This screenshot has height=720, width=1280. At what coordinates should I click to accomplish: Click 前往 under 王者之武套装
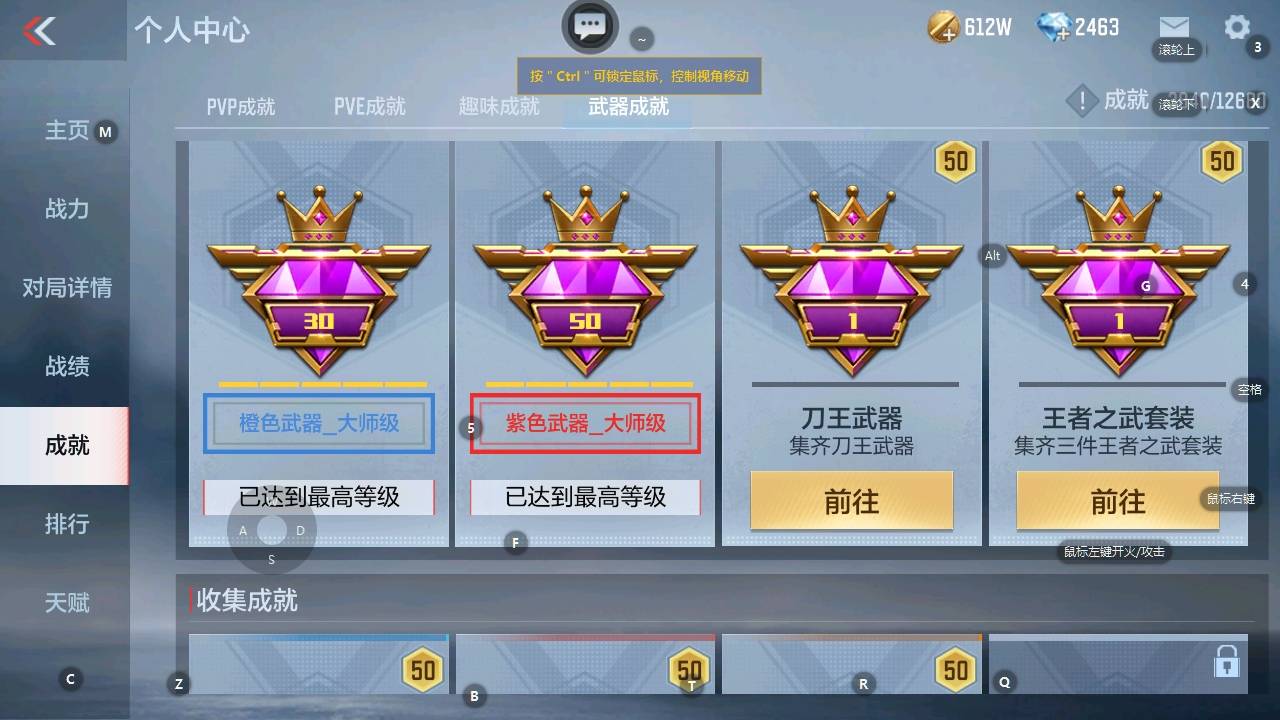point(1116,502)
